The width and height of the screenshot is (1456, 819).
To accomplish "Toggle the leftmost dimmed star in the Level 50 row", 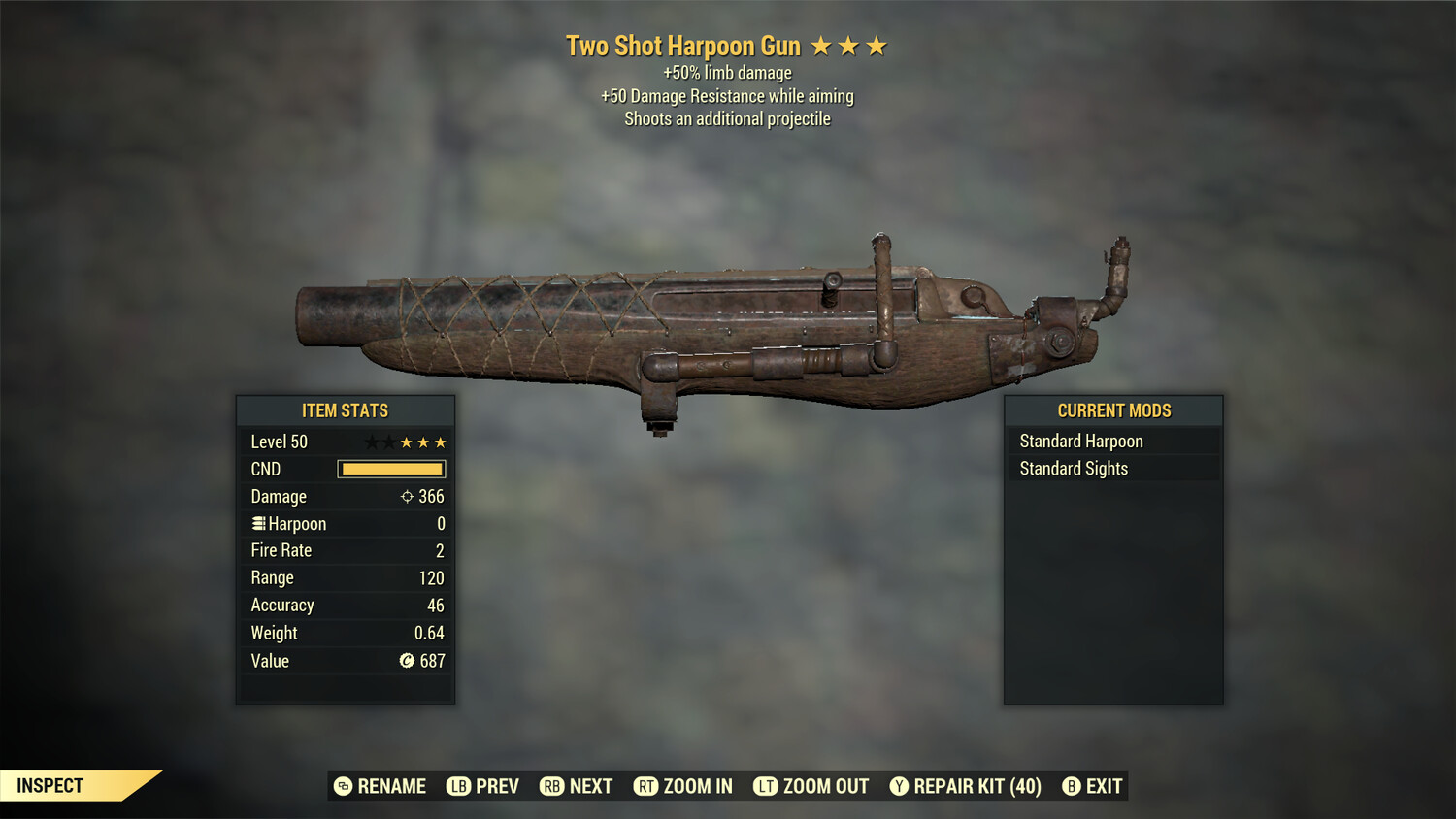I will point(370,442).
